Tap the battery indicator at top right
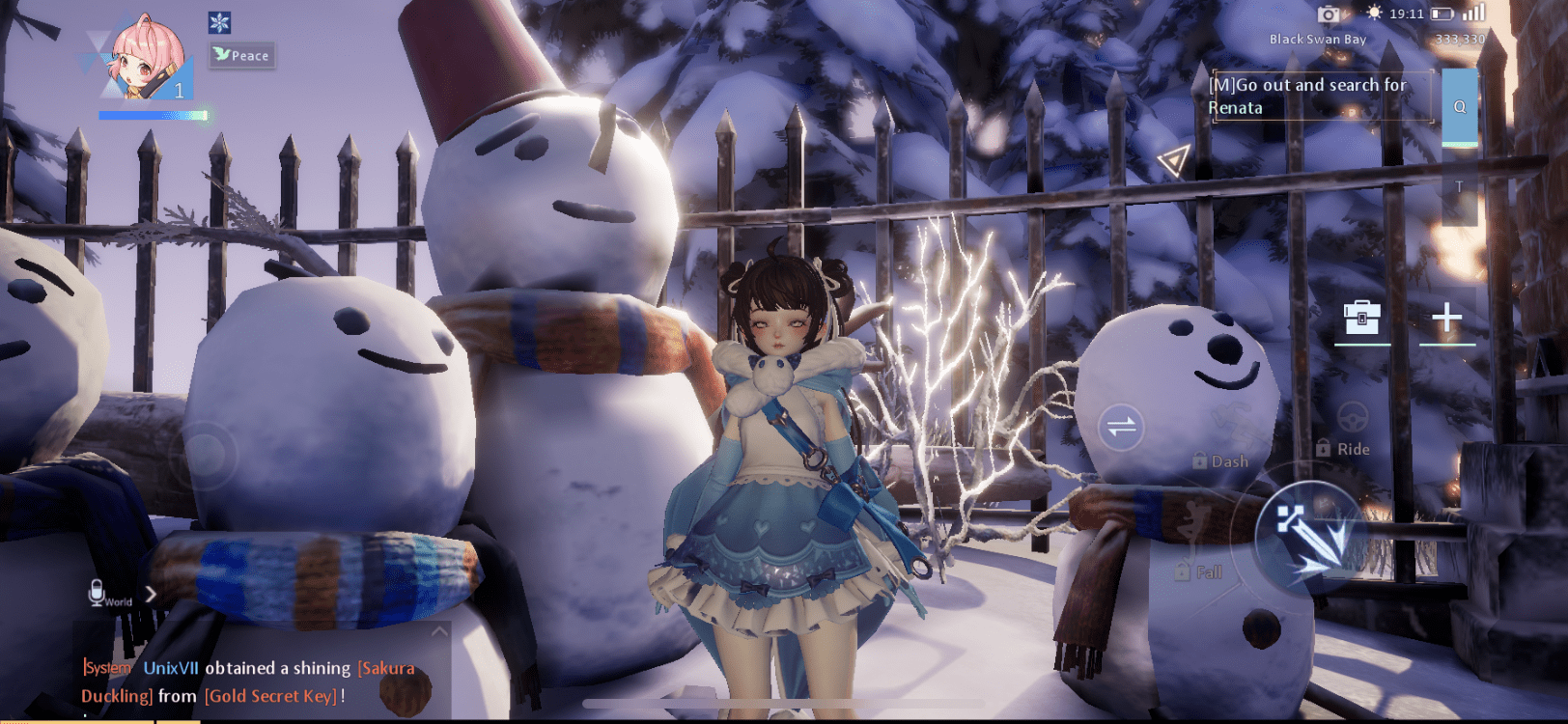 (x=1443, y=14)
